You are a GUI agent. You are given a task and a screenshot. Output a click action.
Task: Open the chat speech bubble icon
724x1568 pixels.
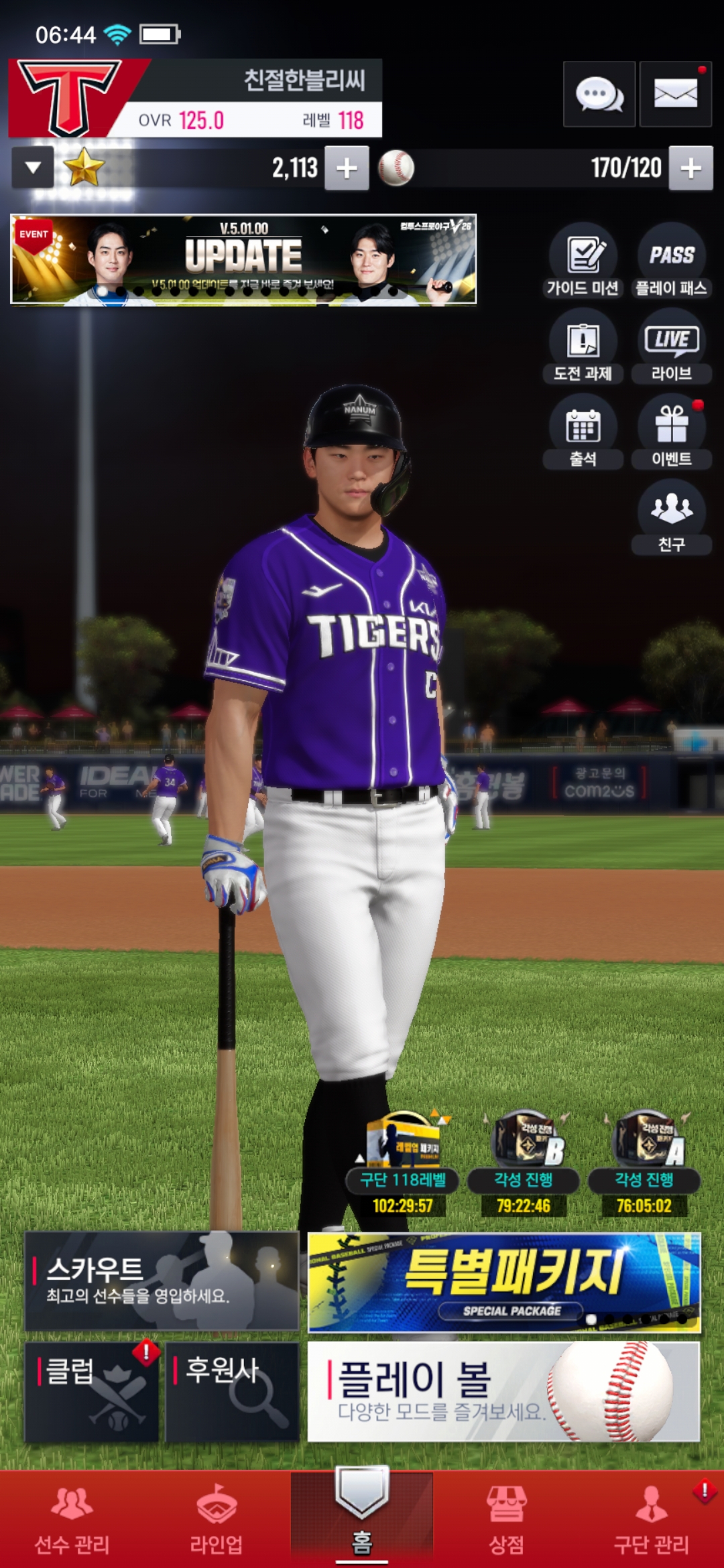599,94
